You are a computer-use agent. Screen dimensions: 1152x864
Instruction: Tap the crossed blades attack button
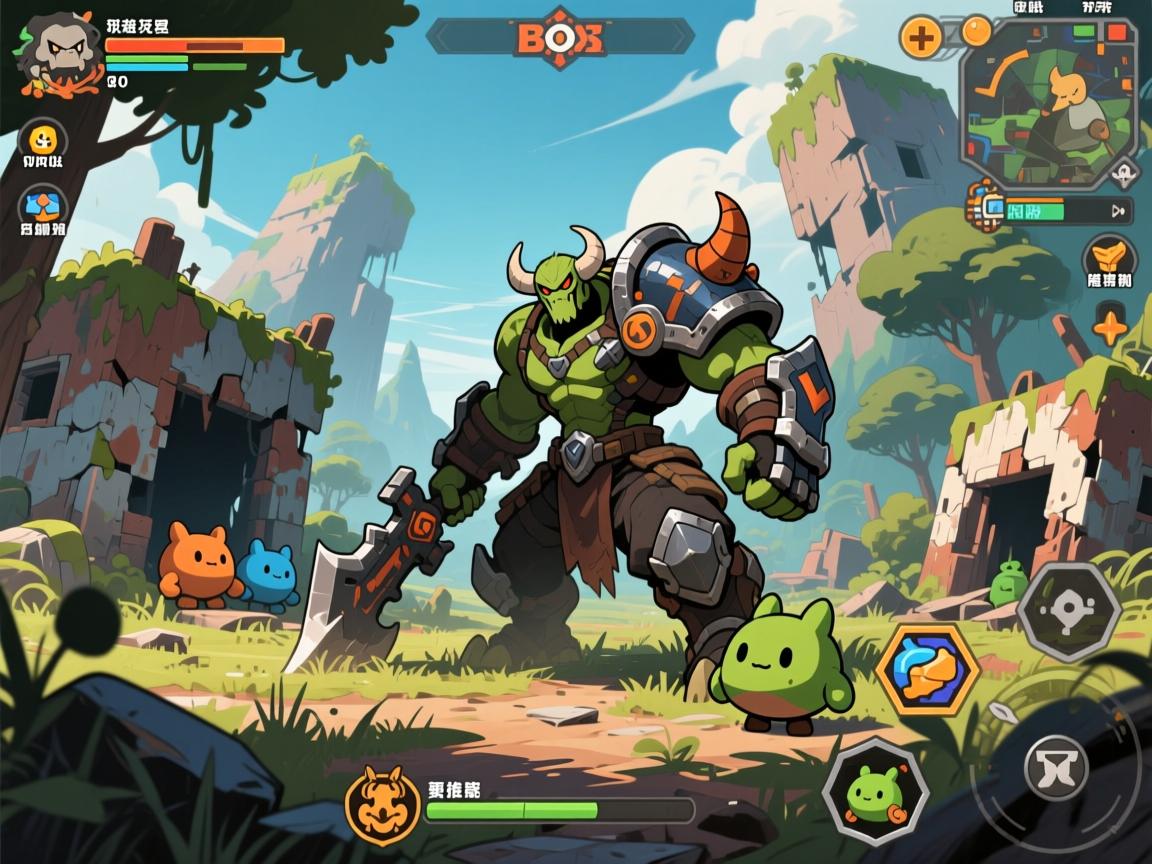[x=1056, y=767]
